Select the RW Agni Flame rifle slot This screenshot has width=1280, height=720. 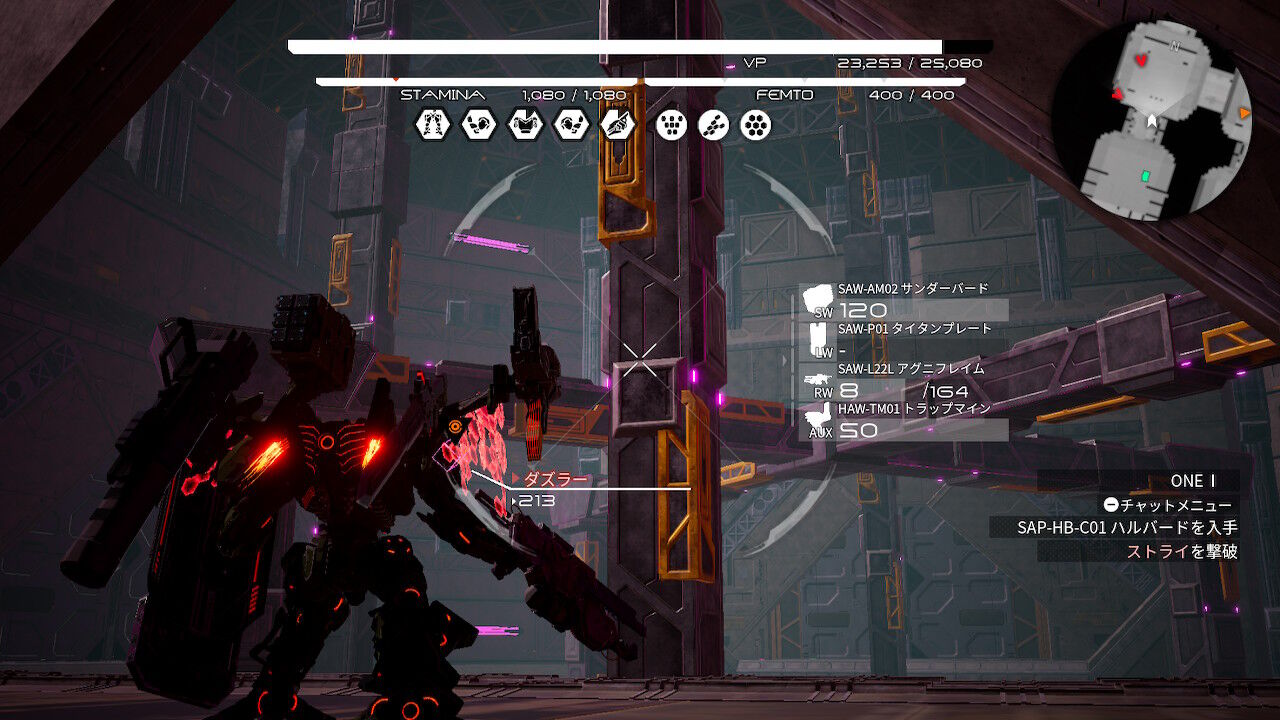tap(906, 381)
